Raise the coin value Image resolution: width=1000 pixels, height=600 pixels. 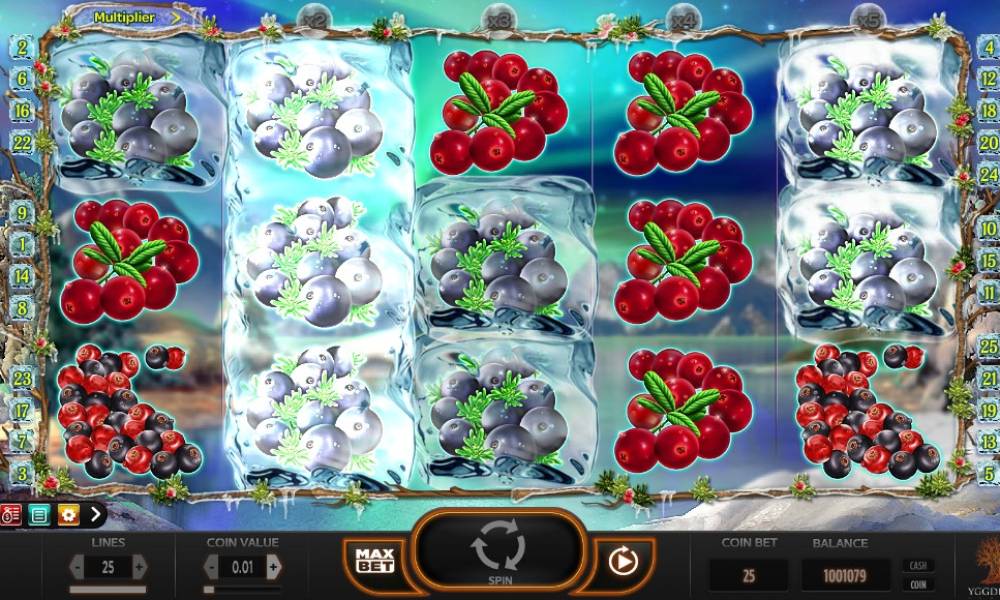tap(273, 568)
